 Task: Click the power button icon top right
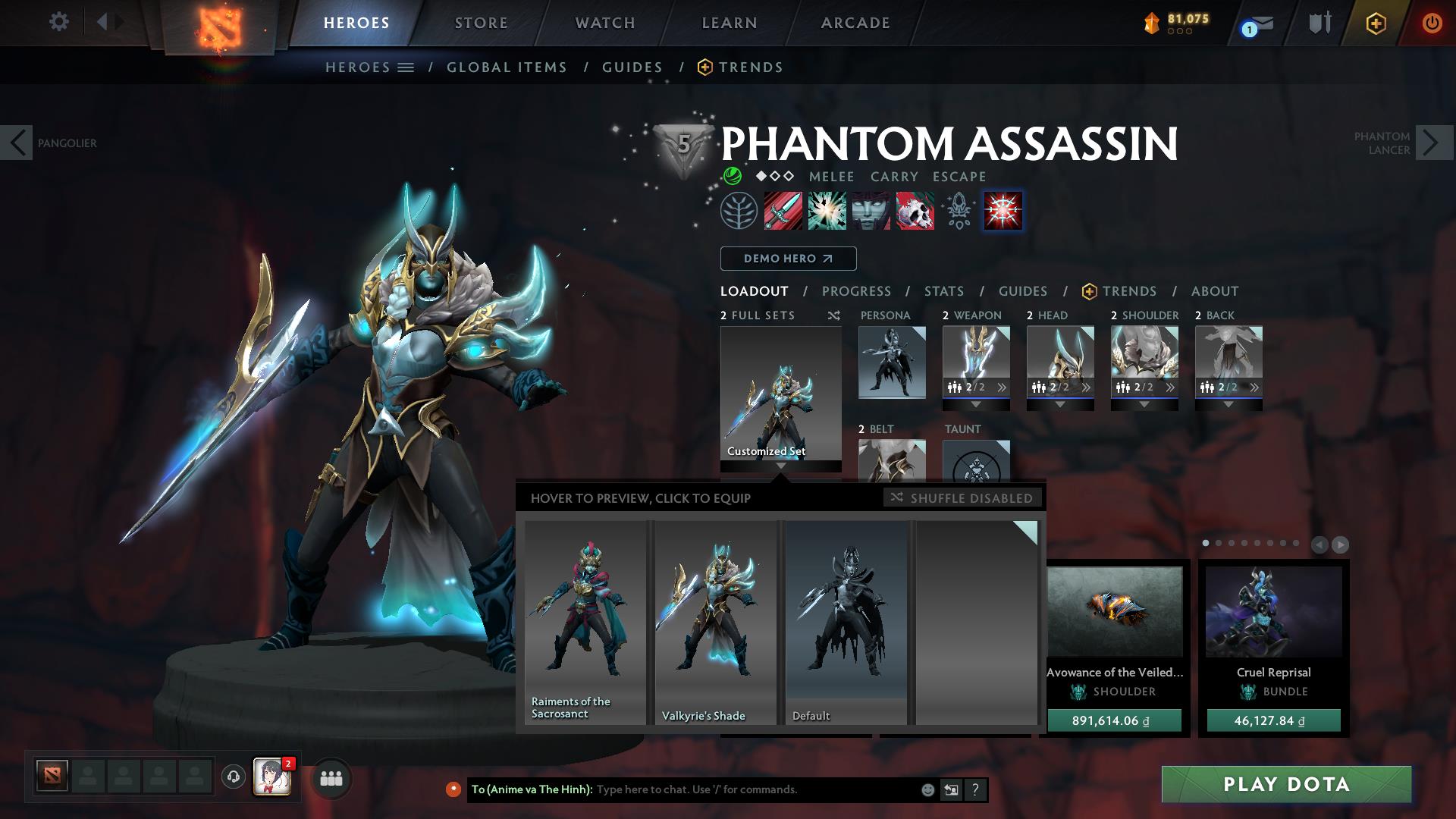coord(1432,23)
